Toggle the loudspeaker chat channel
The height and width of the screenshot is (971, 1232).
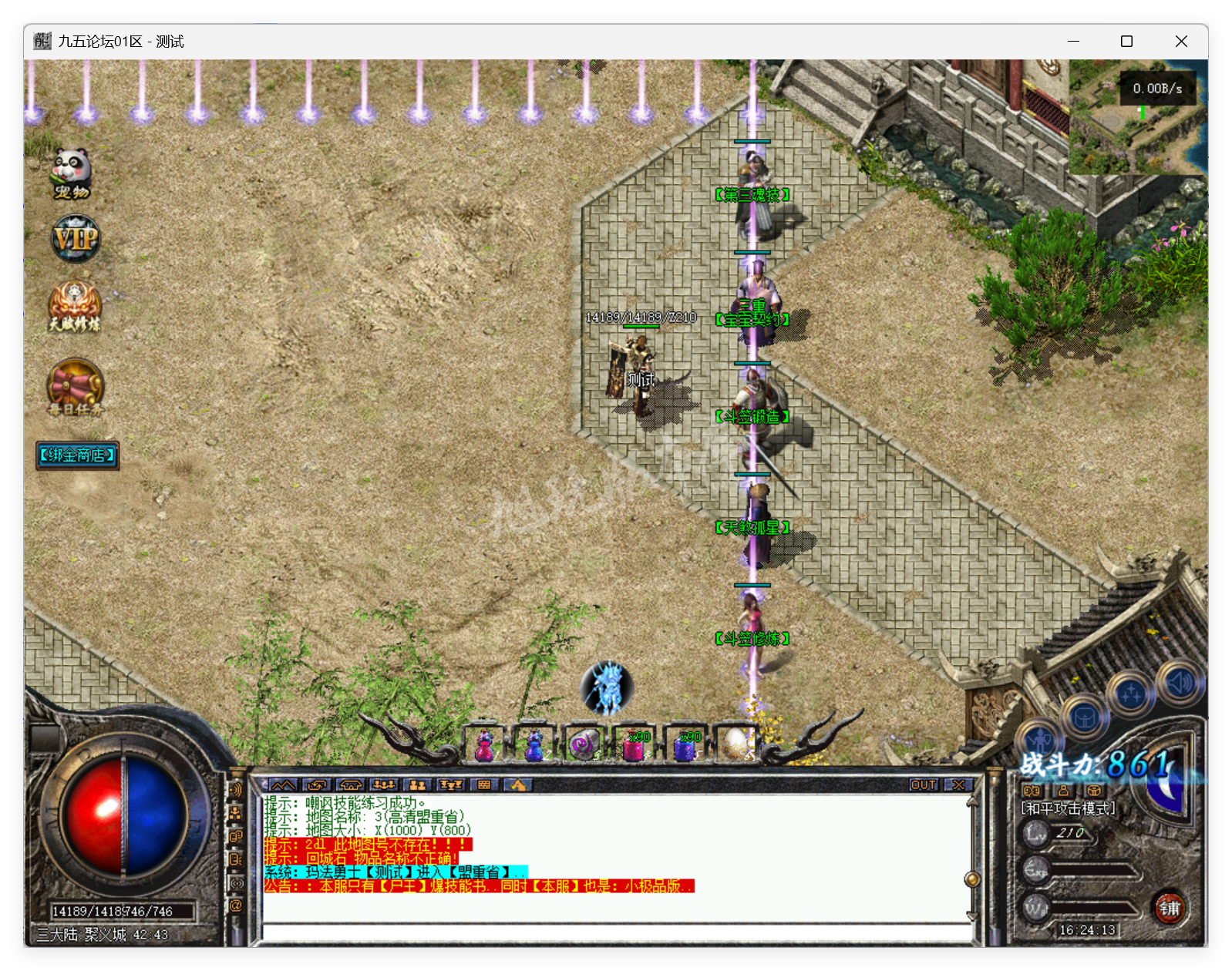tap(236, 881)
